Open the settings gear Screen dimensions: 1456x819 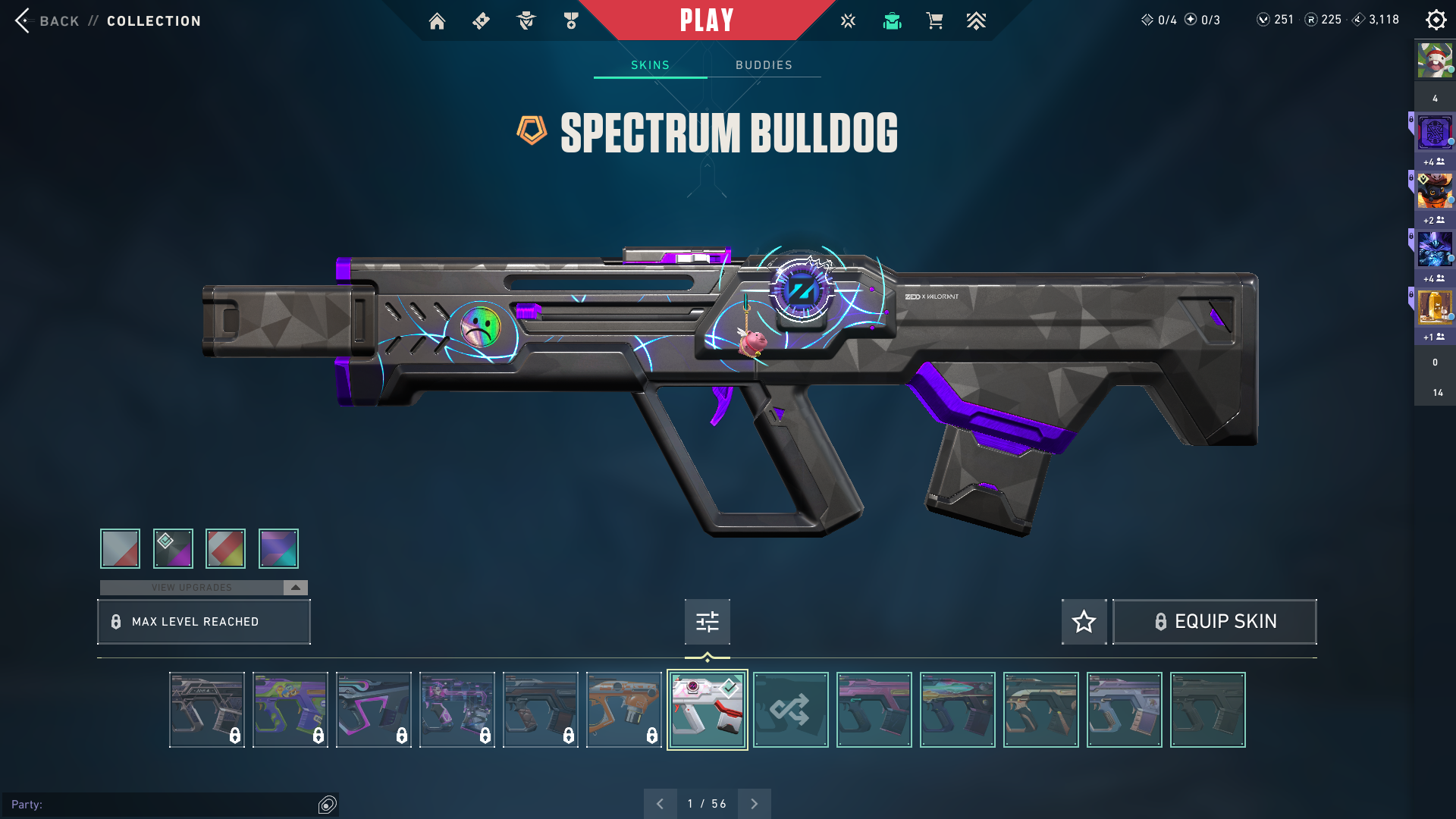[x=1436, y=20]
